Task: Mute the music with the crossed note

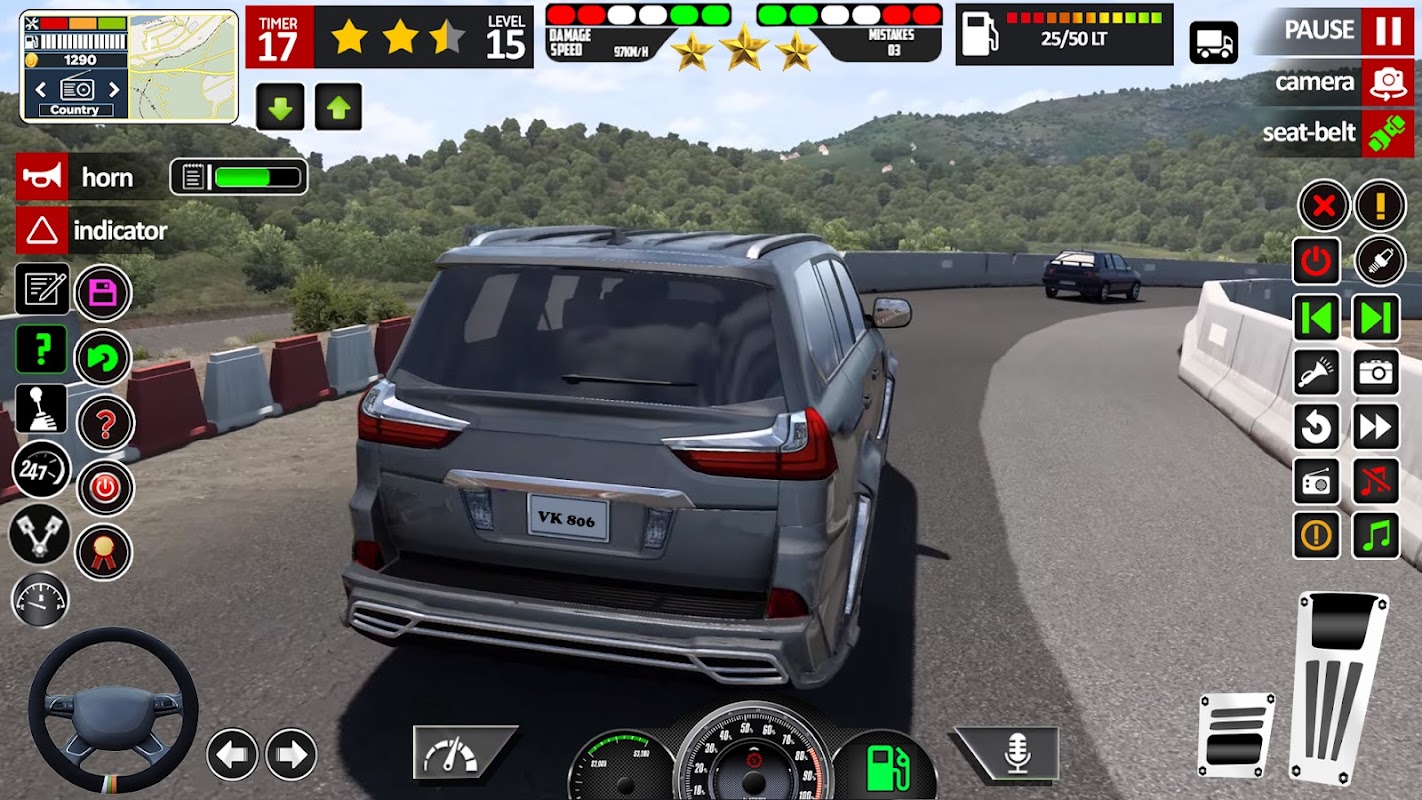Action: 1376,482
